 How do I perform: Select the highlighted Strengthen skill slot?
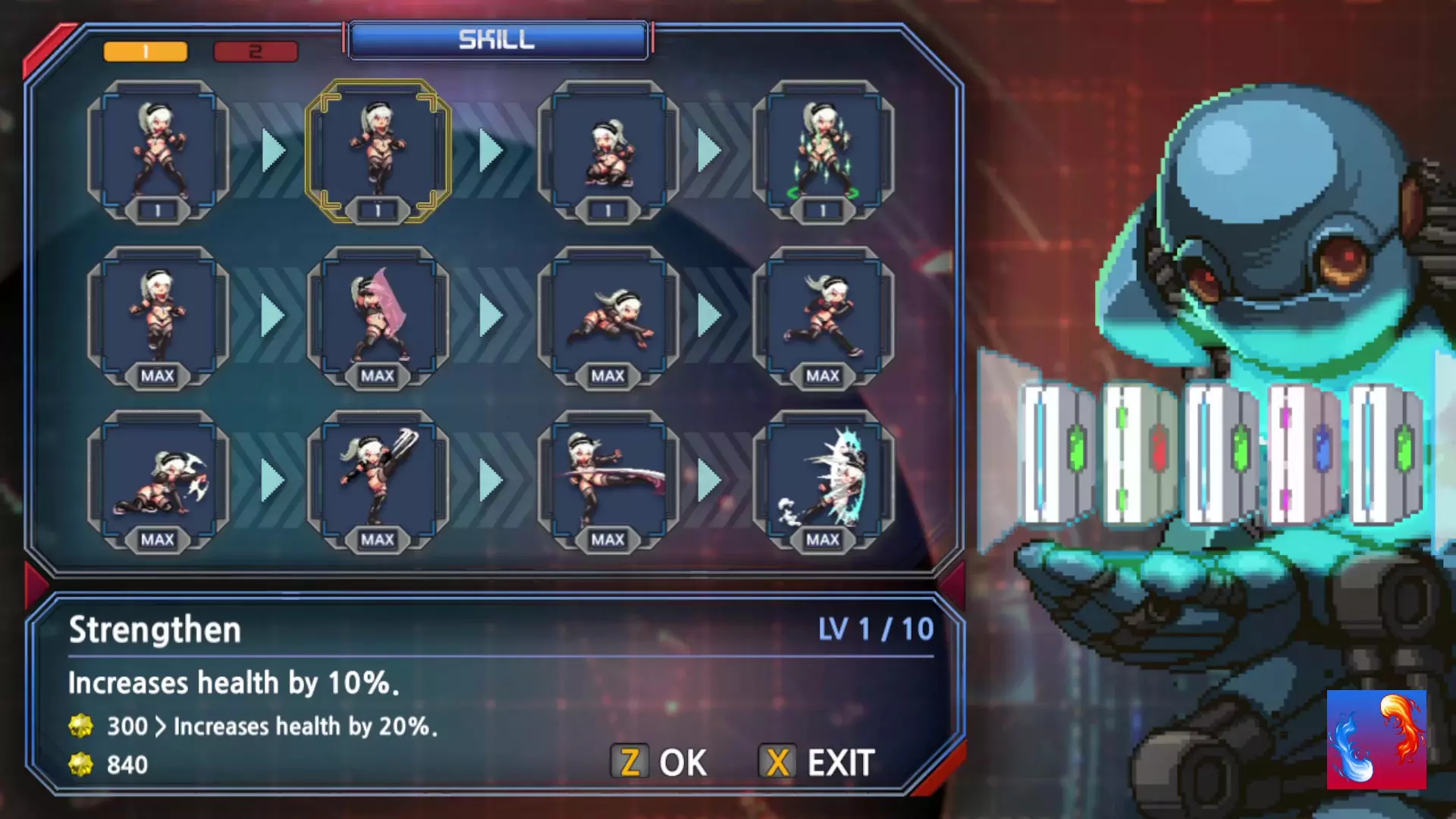(x=378, y=152)
